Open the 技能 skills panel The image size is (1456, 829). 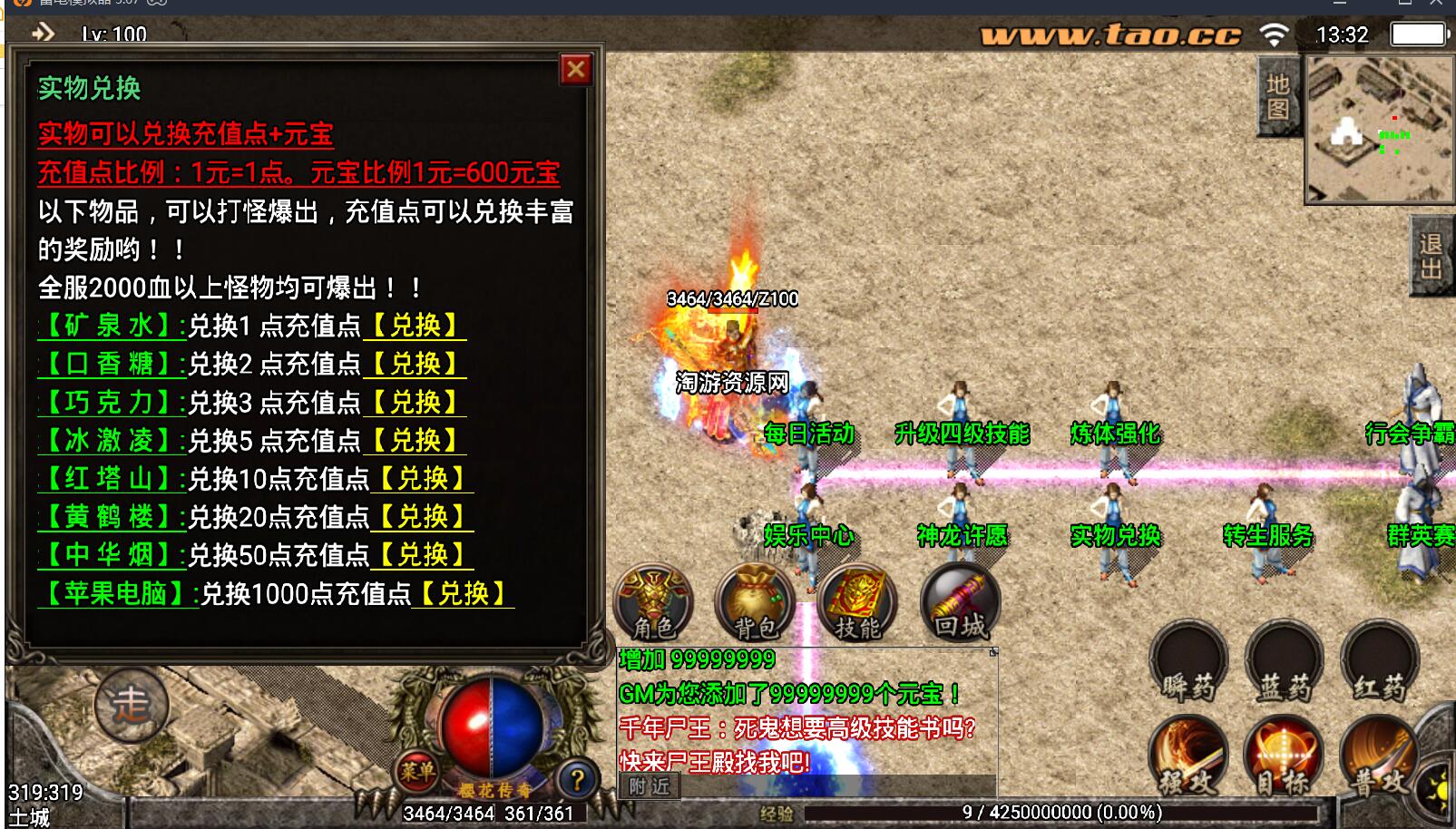click(x=857, y=601)
